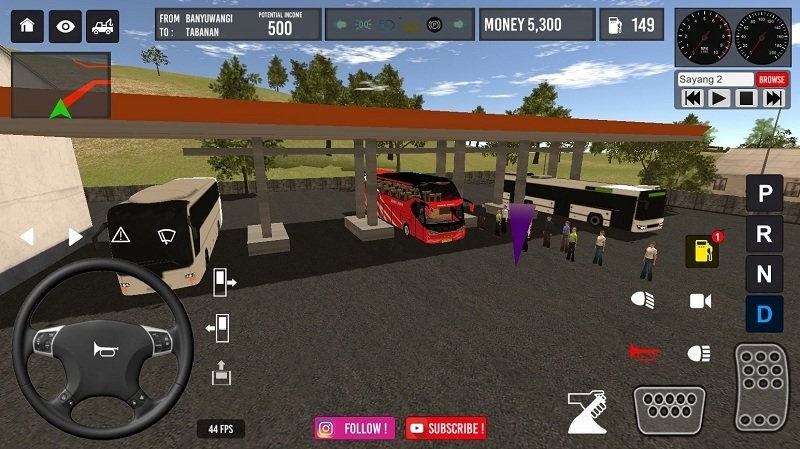The height and width of the screenshot is (449, 800).
Task: Toggle the eye view button
Action: [65, 26]
